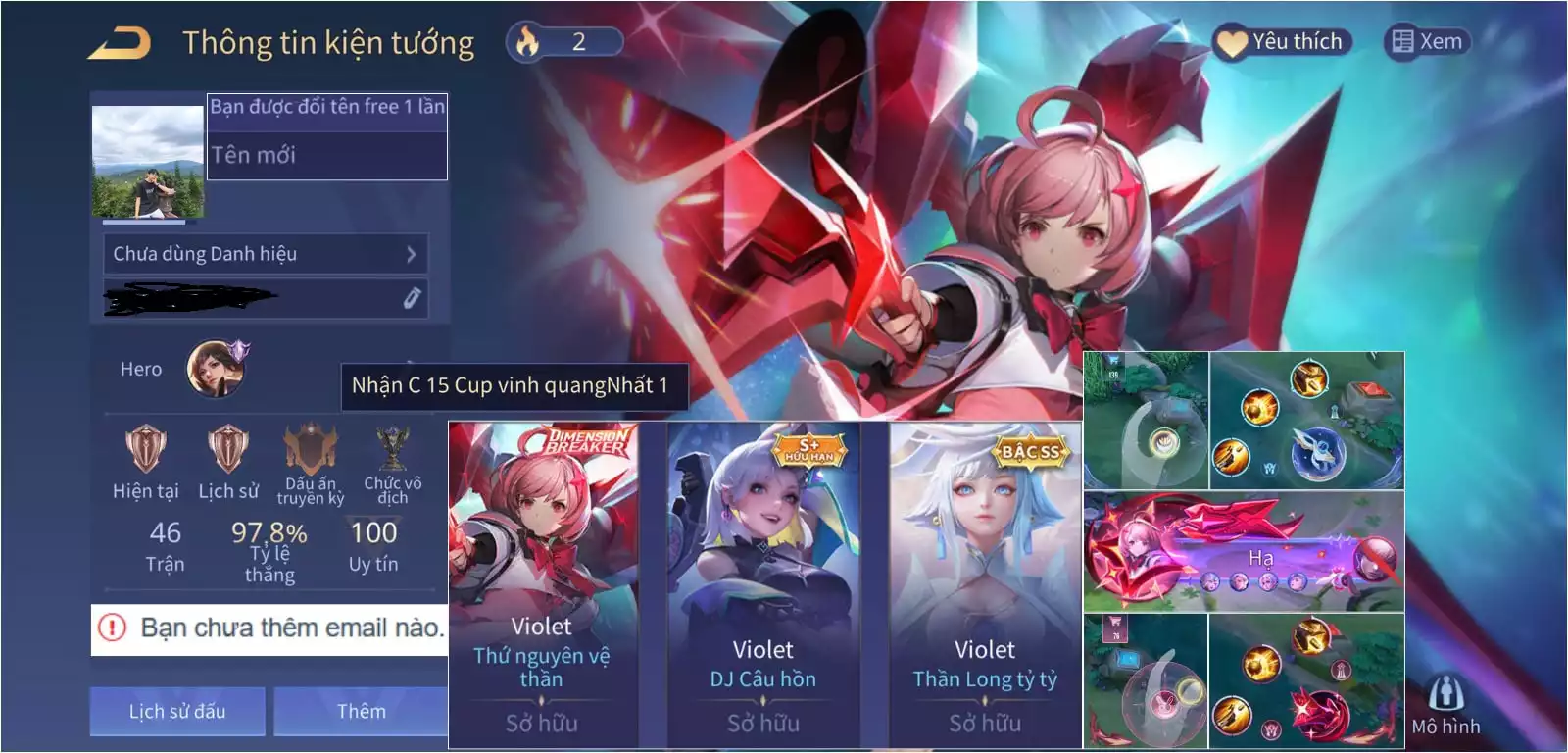Open the Chức vô địch trophy
Image resolution: width=1568 pixels, height=753 pixels.
pyautogui.click(x=392, y=449)
